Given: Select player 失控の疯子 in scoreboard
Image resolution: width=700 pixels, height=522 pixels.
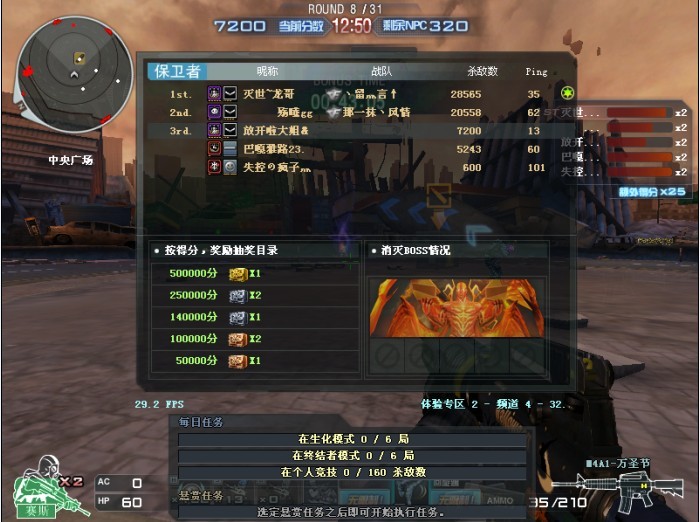Looking at the screenshot, I should [360, 167].
